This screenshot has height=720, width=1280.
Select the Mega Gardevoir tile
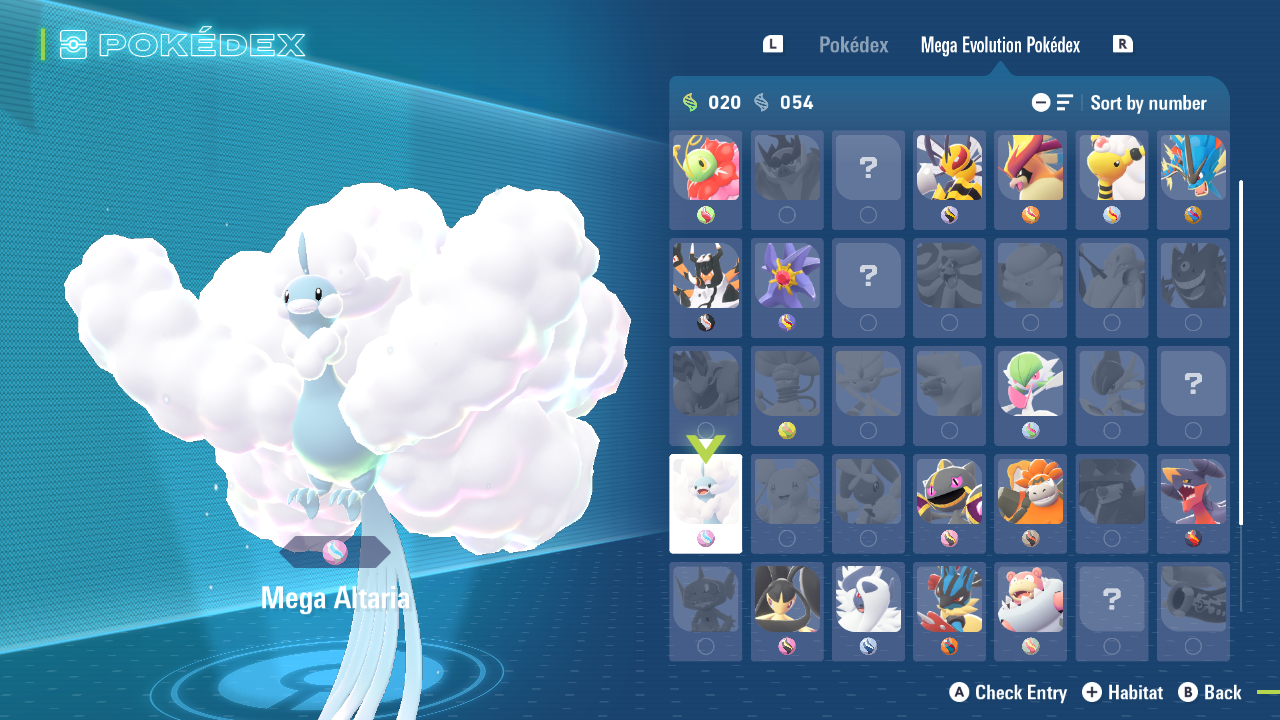pos(1030,384)
